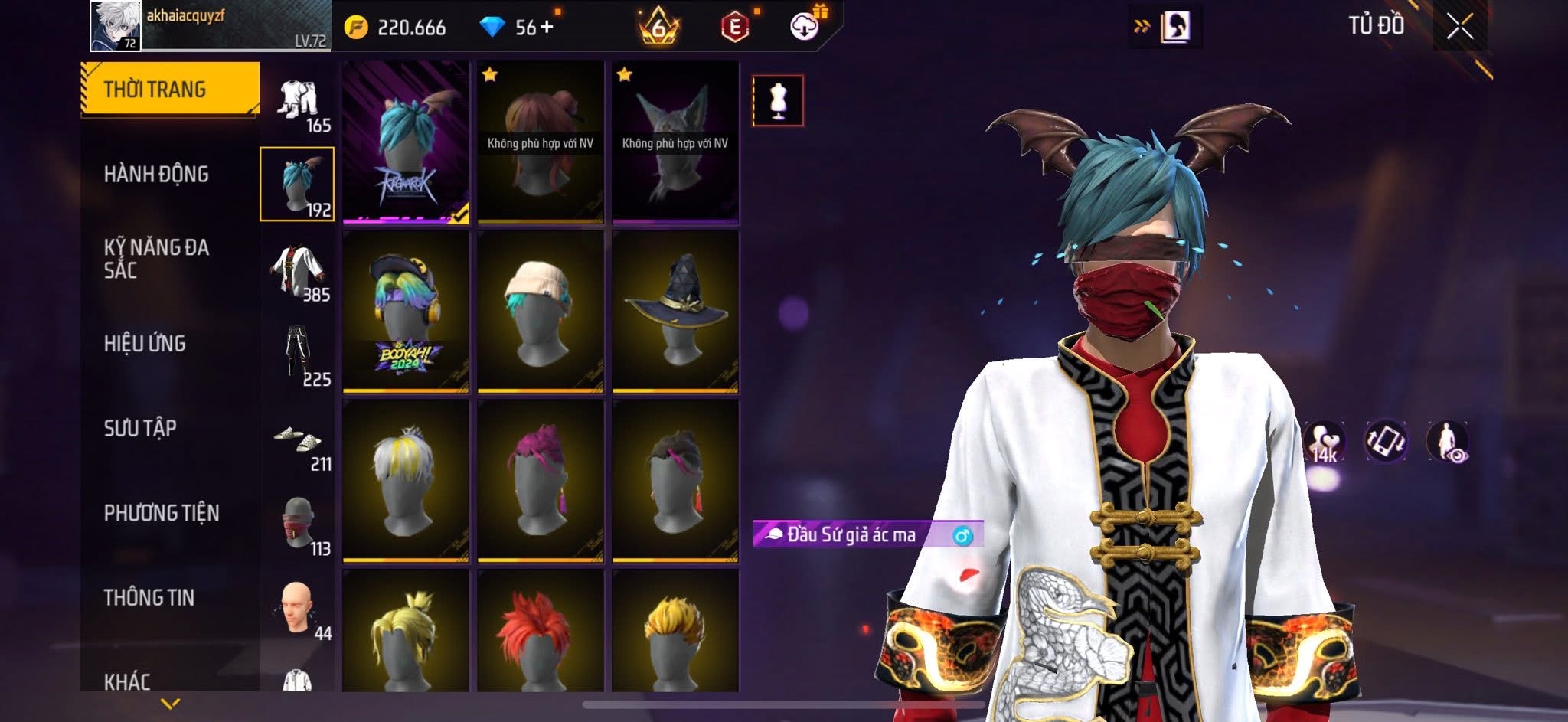The width and height of the screenshot is (1568, 722).
Task: Show the pants category with 225 items
Action: [x=298, y=357]
